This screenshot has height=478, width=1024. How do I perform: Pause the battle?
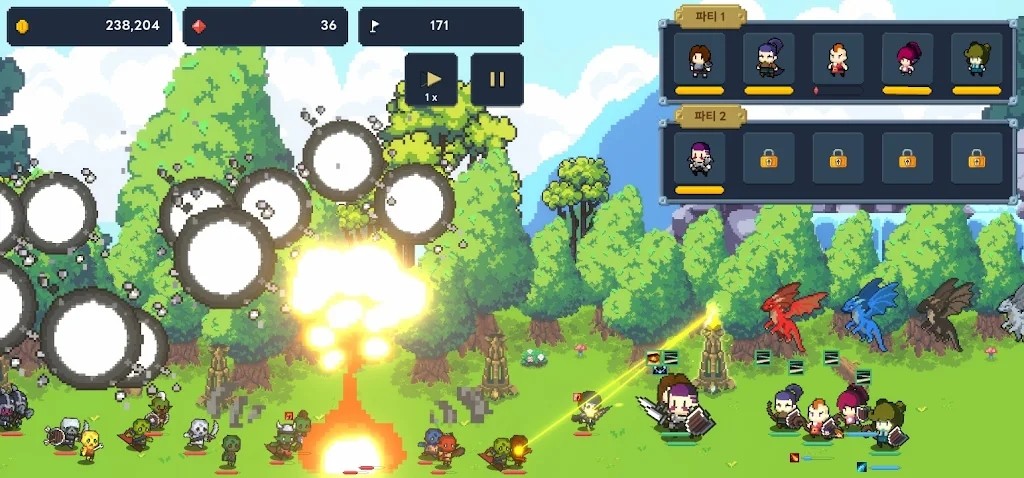point(497,79)
